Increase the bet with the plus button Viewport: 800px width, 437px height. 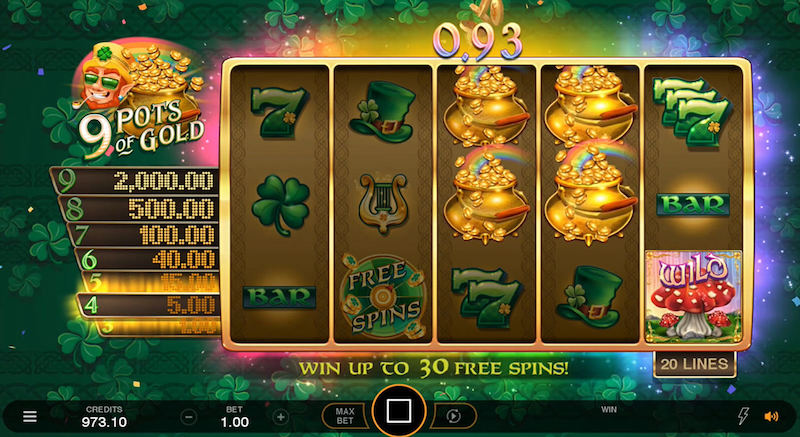pyautogui.click(x=281, y=416)
